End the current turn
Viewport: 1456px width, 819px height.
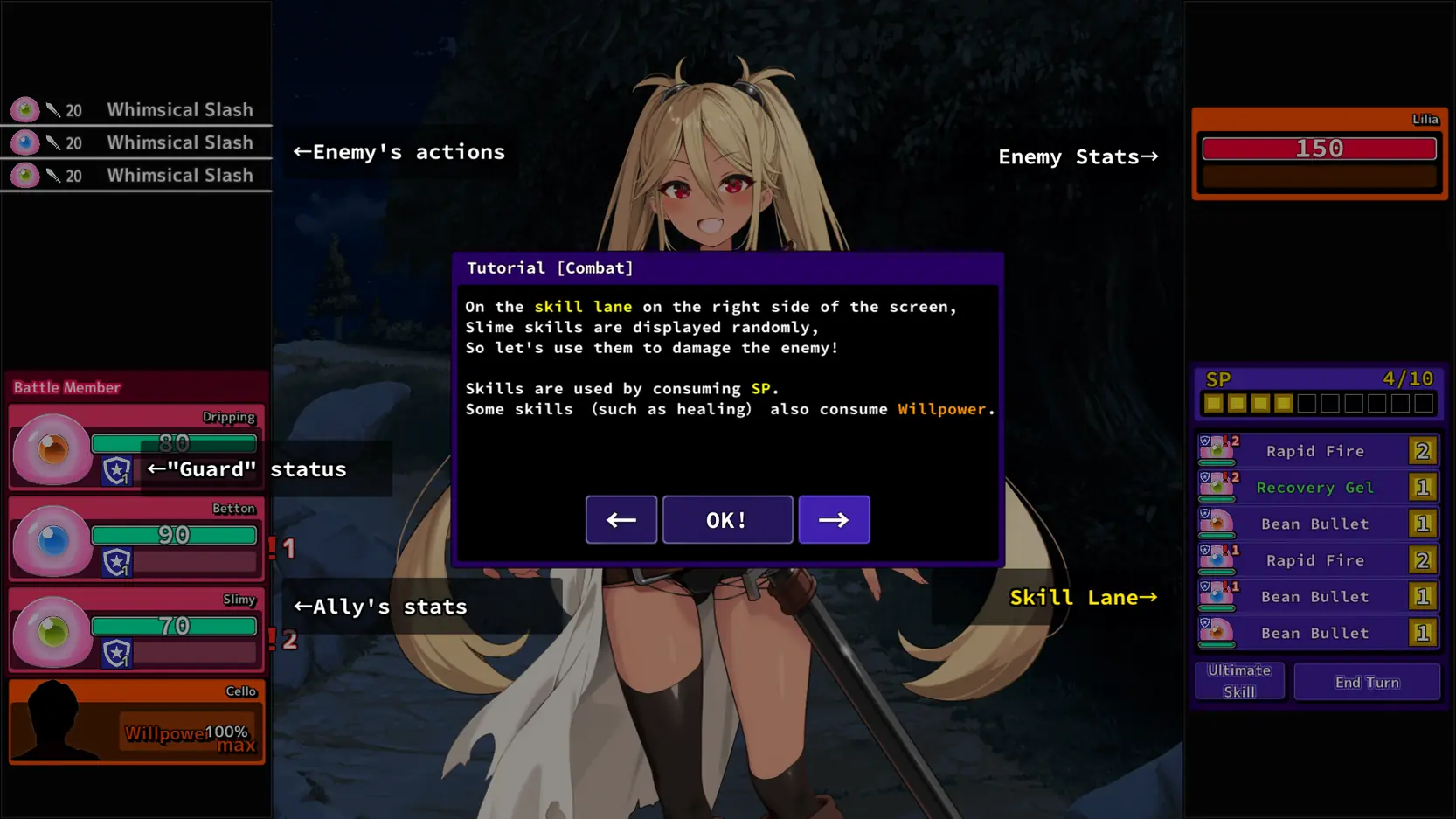point(1366,682)
